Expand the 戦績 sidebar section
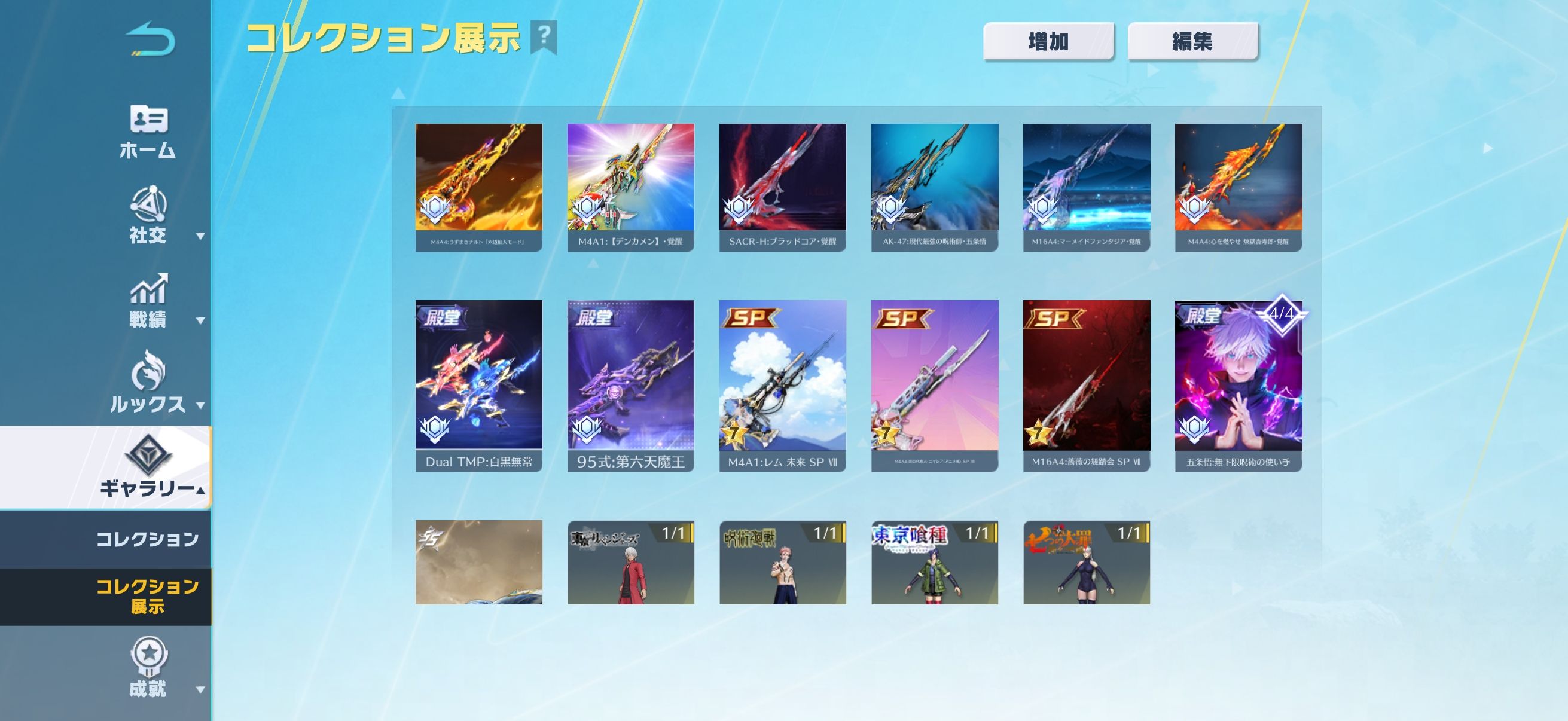This screenshot has height=721, width=1568. pyautogui.click(x=148, y=301)
